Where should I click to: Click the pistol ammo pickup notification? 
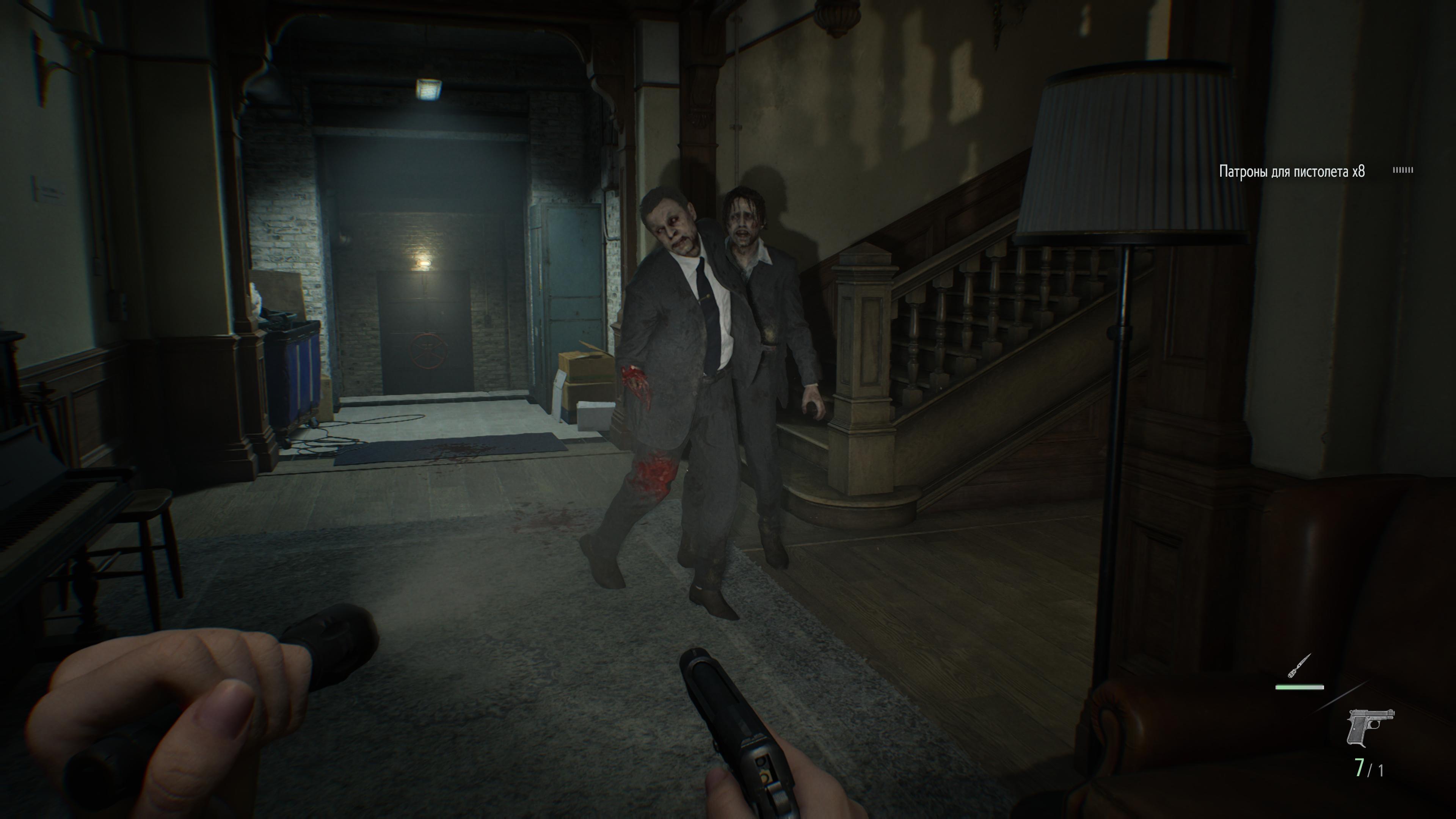click(x=1291, y=171)
